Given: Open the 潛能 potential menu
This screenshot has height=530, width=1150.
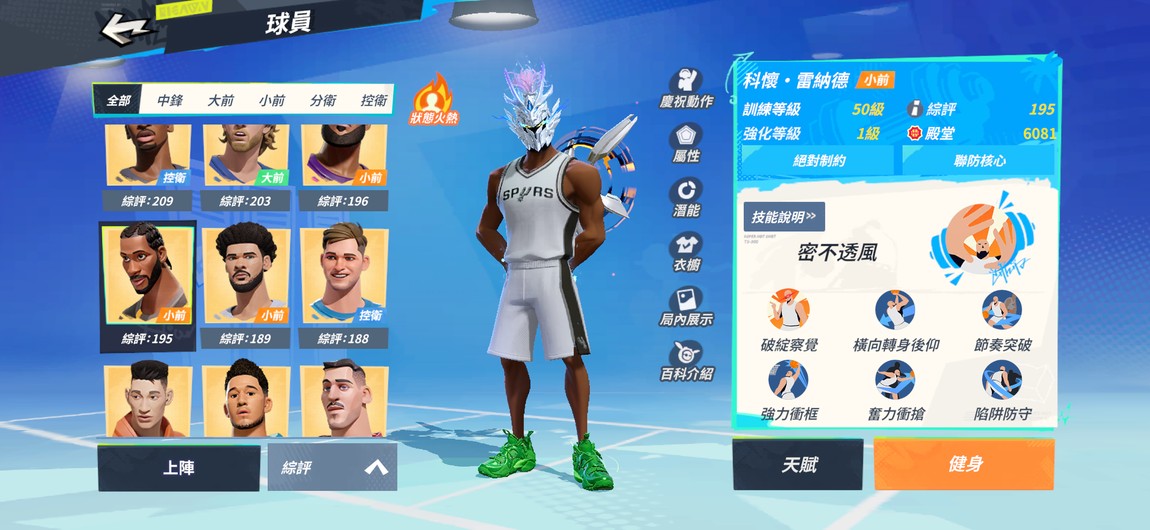Looking at the screenshot, I should click(686, 198).
